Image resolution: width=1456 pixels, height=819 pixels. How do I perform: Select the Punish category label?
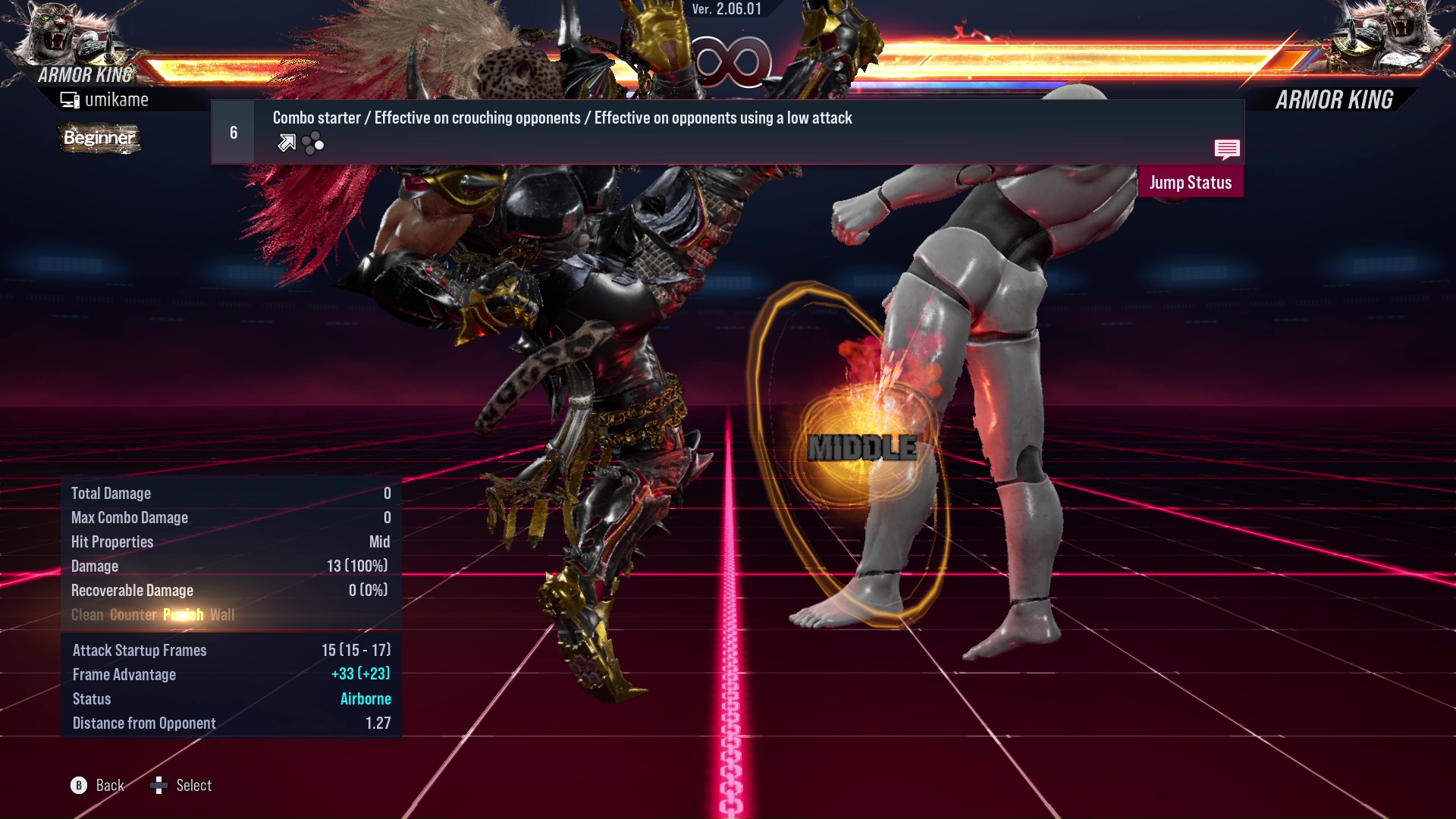pos(182,614)
